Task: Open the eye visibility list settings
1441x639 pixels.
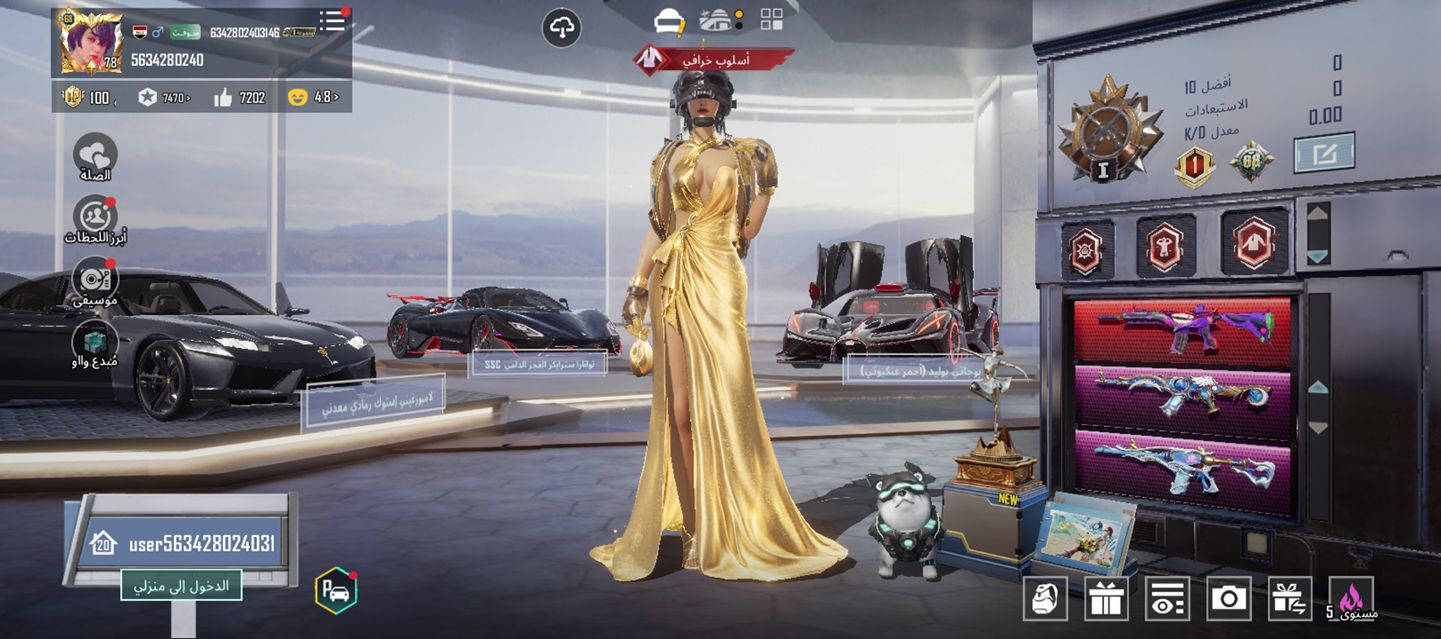Action: [x=1167, y=598]
